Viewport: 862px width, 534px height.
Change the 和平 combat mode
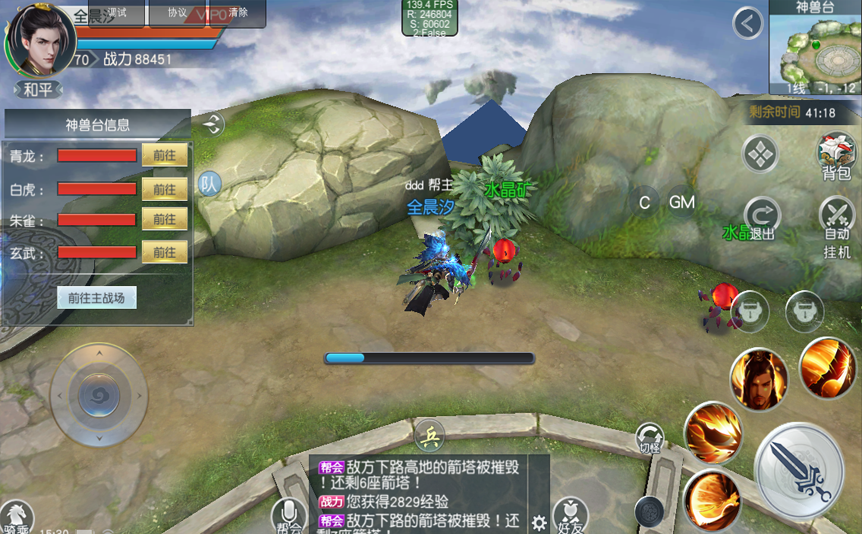pyautogui.click(x=38, y=90)
